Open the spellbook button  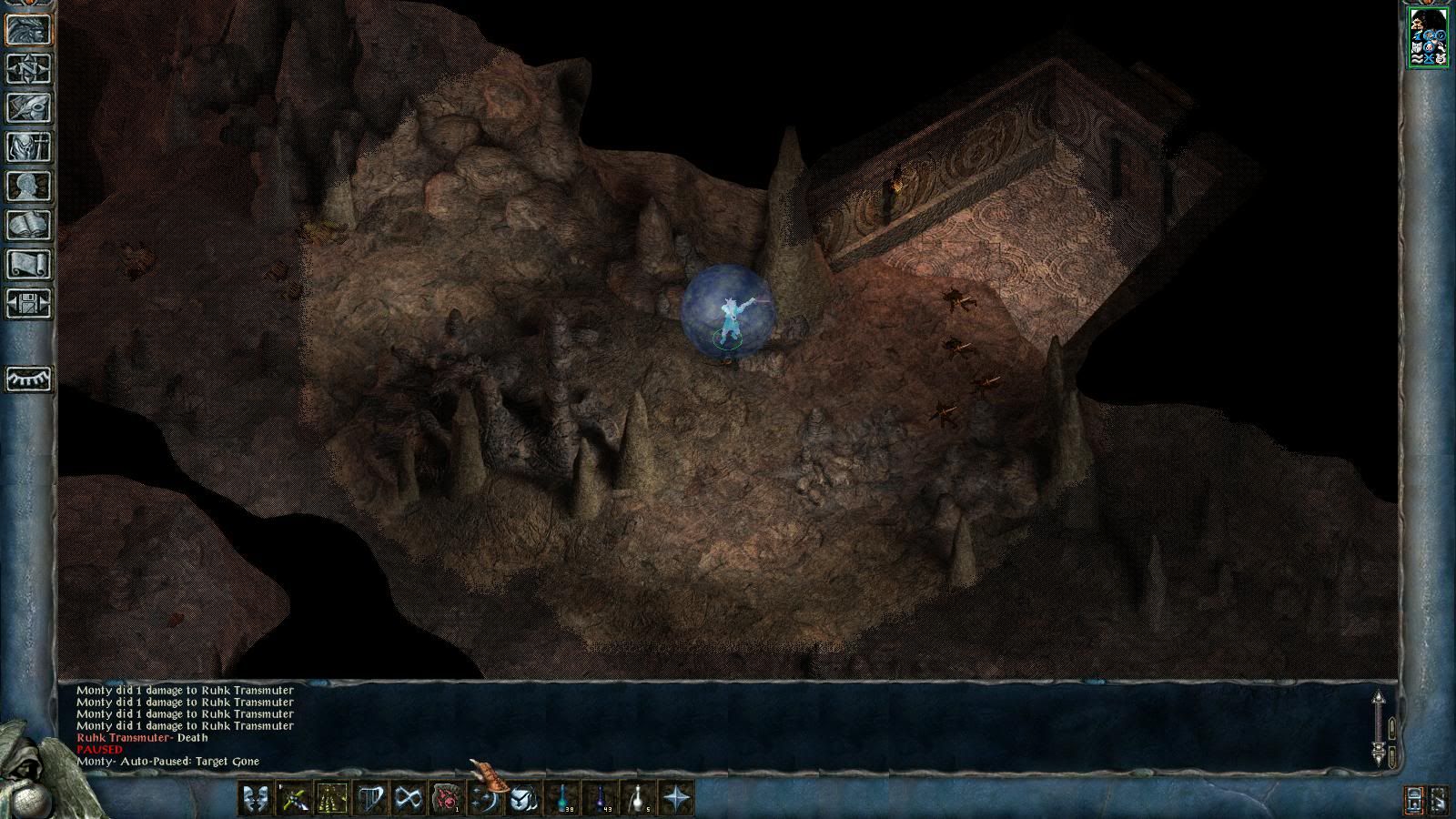pos(28,225)
